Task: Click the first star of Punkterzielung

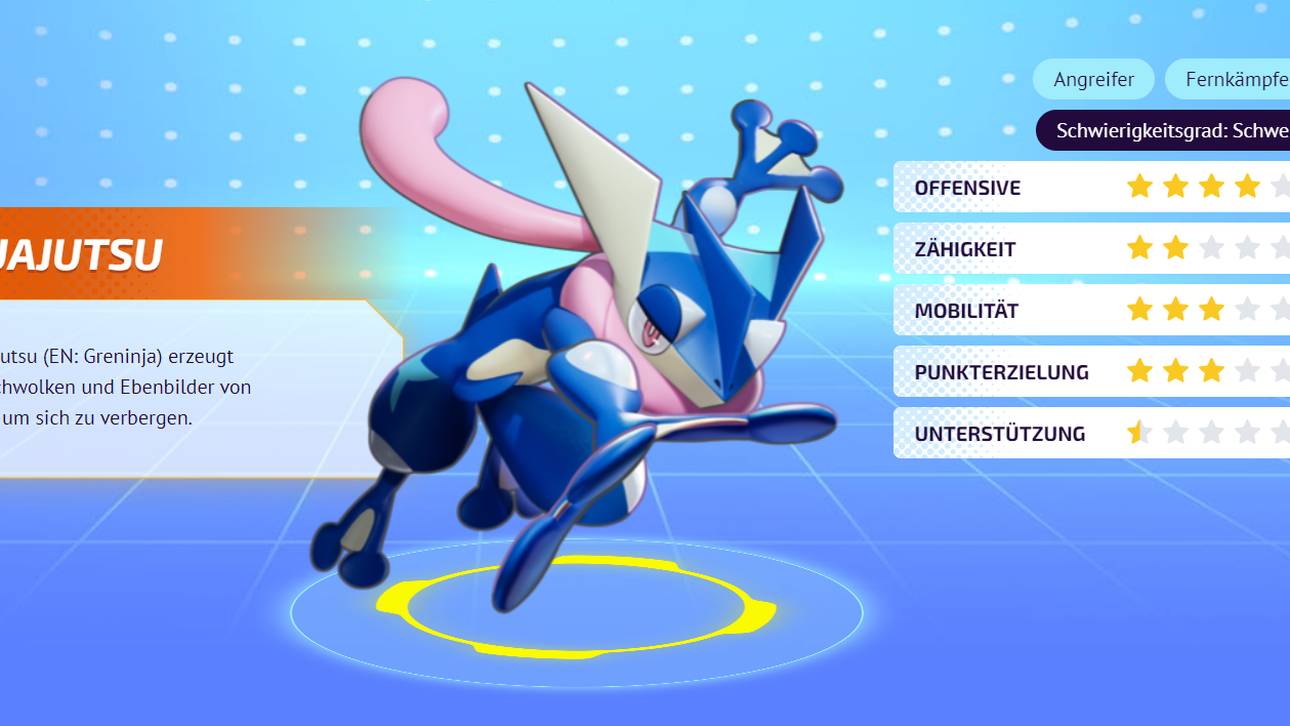Action: click(1140, 371)
